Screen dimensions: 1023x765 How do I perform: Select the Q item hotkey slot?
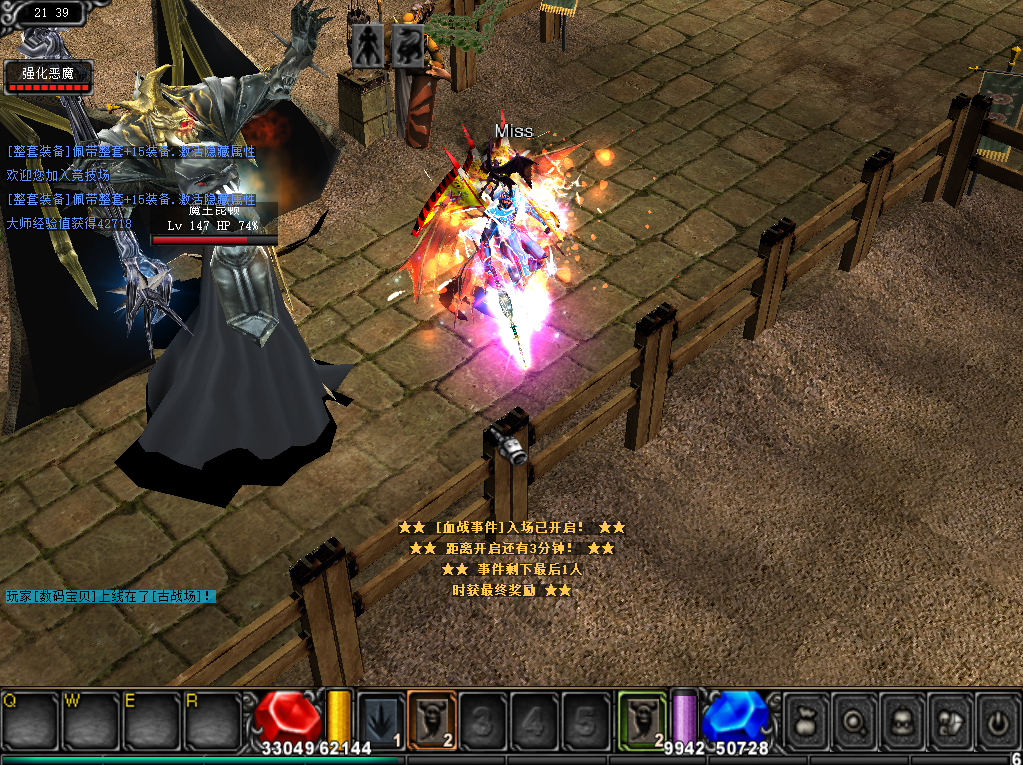click(x=30, y=719)
